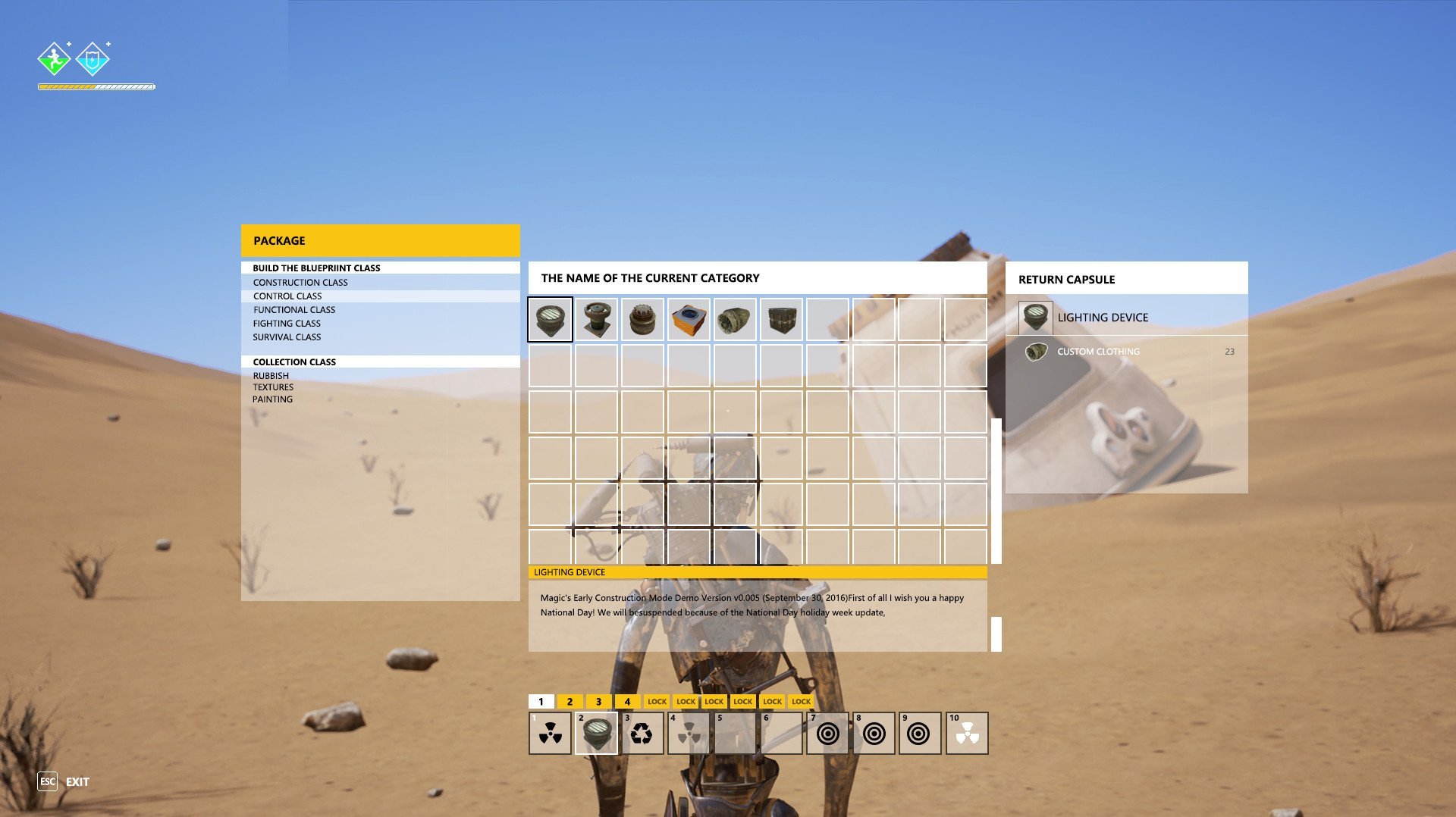Open the Survival Class category
This screenshot has height=817, width=1456.
(287, 337)
